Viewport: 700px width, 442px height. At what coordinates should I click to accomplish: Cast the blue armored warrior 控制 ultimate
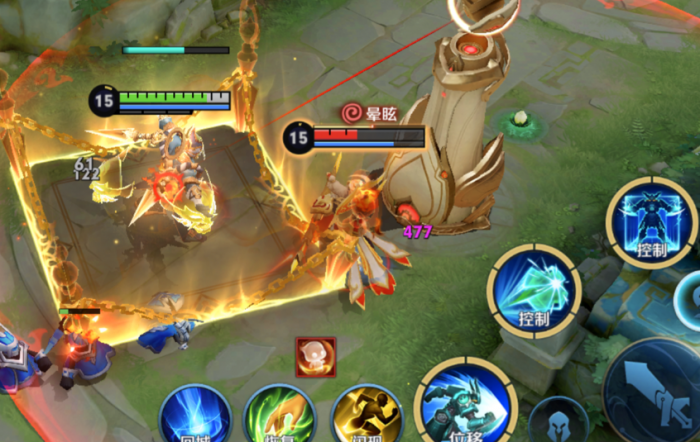coord(651,223)
